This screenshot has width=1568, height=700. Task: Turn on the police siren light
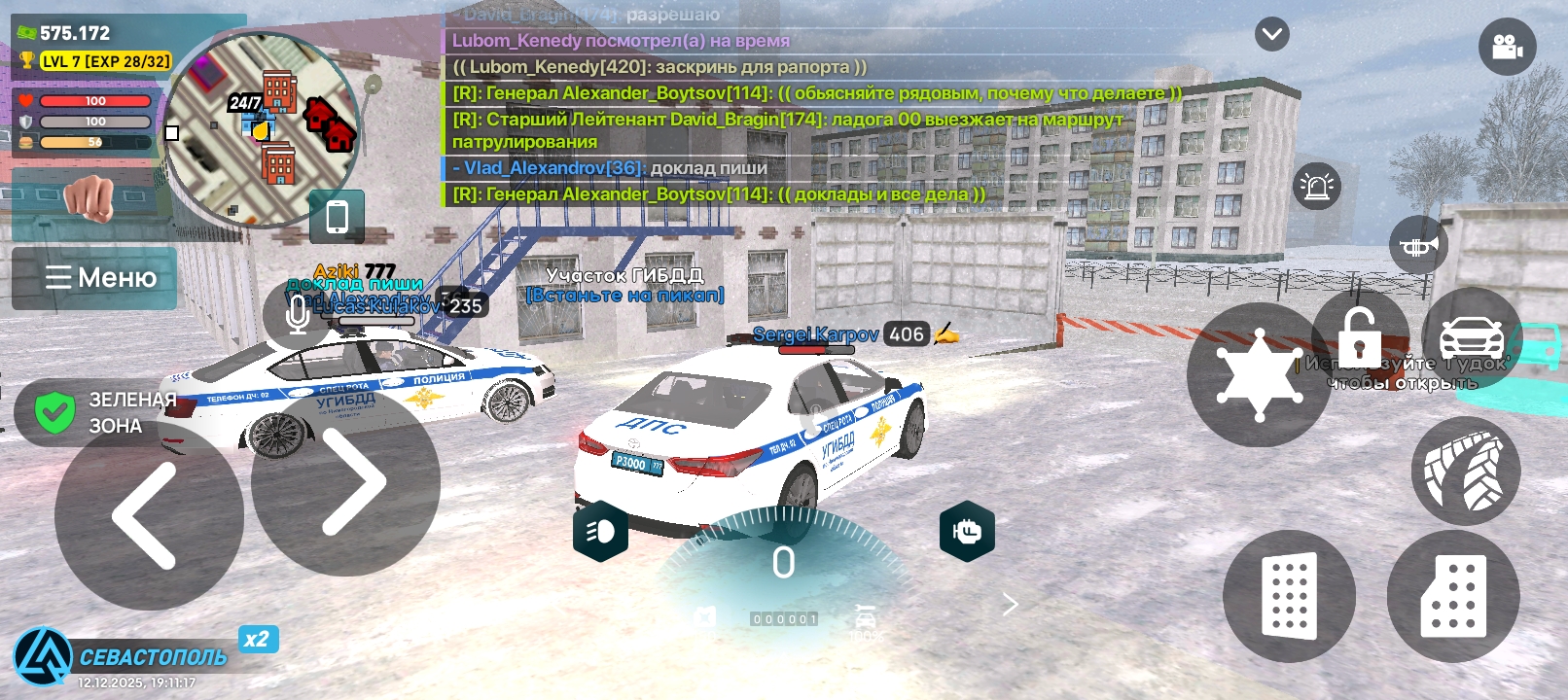(x=1317, y=186)
